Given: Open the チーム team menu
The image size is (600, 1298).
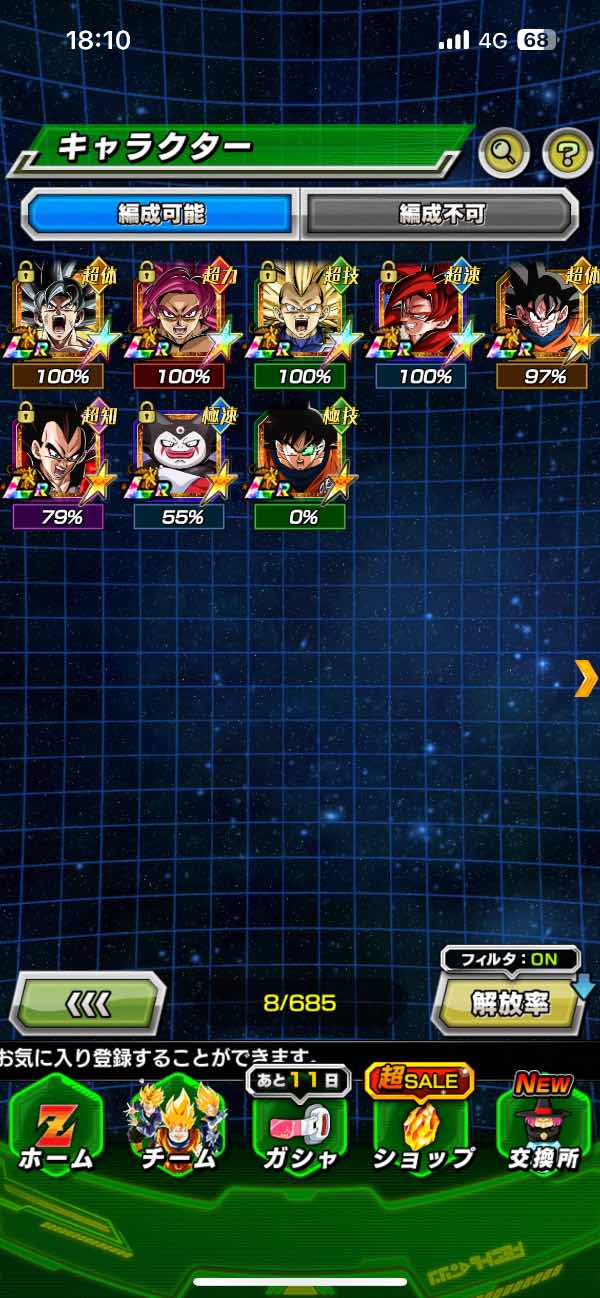Looking at the screenshot, I should (x=178, y=1125).
